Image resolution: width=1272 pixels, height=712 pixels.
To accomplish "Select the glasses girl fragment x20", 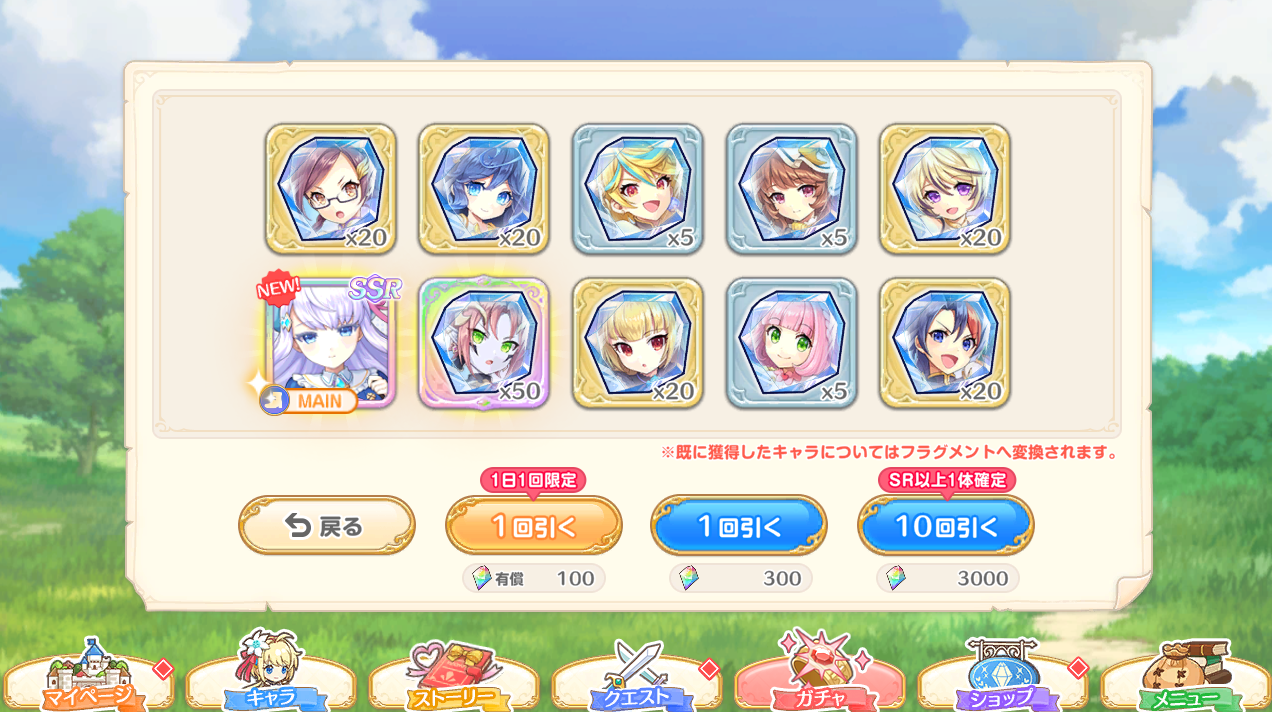I will pyautogui.click(x=331, y=189).
